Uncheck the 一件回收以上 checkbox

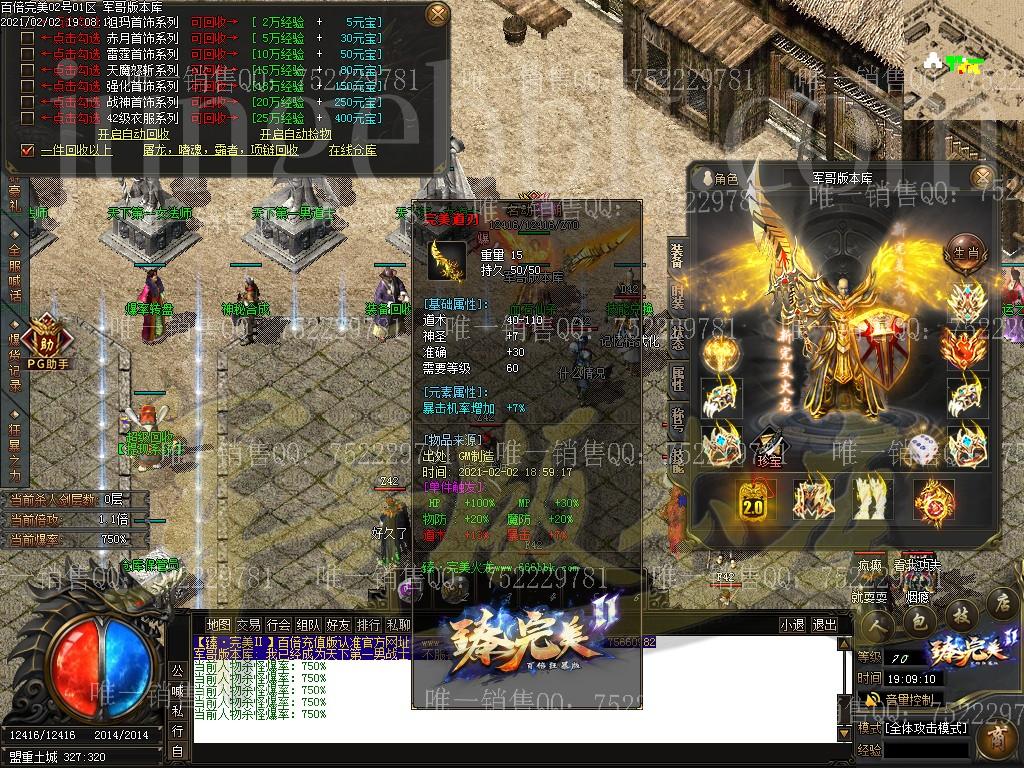click(x=28, y=150)
